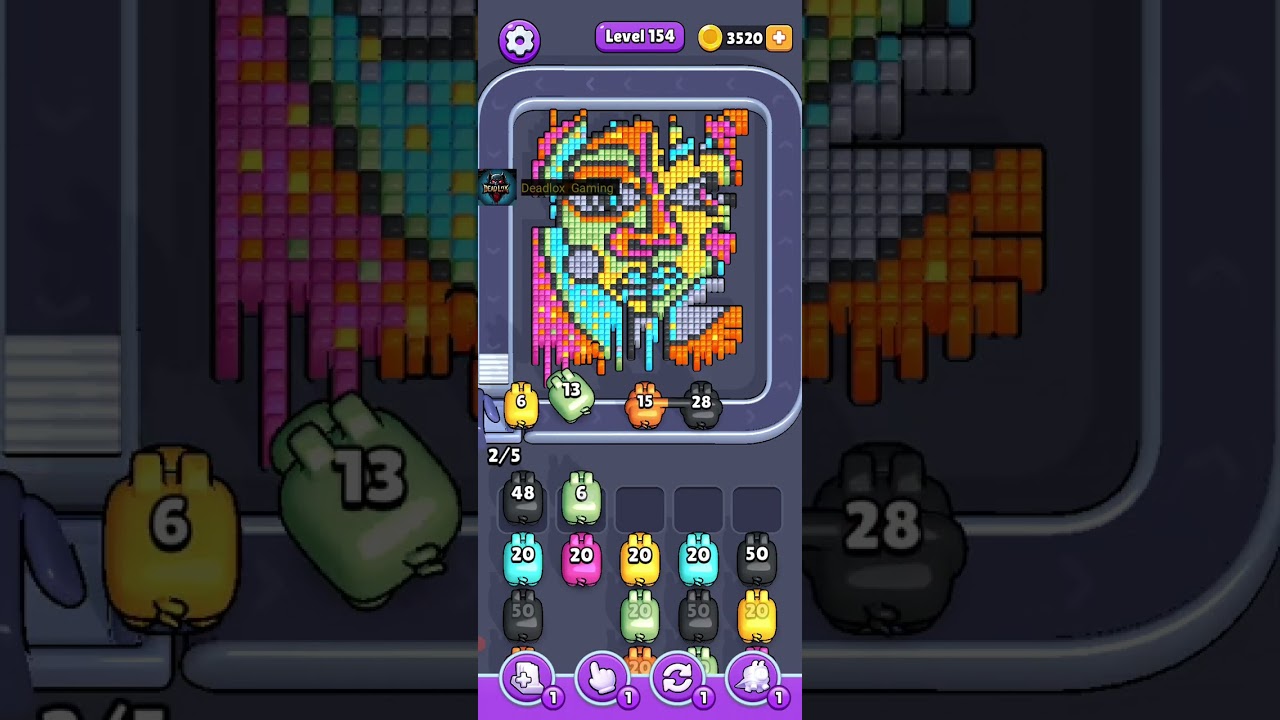Open the settings gear menu
Viewport: 1280px width, 720px height.
pos(519,40)
